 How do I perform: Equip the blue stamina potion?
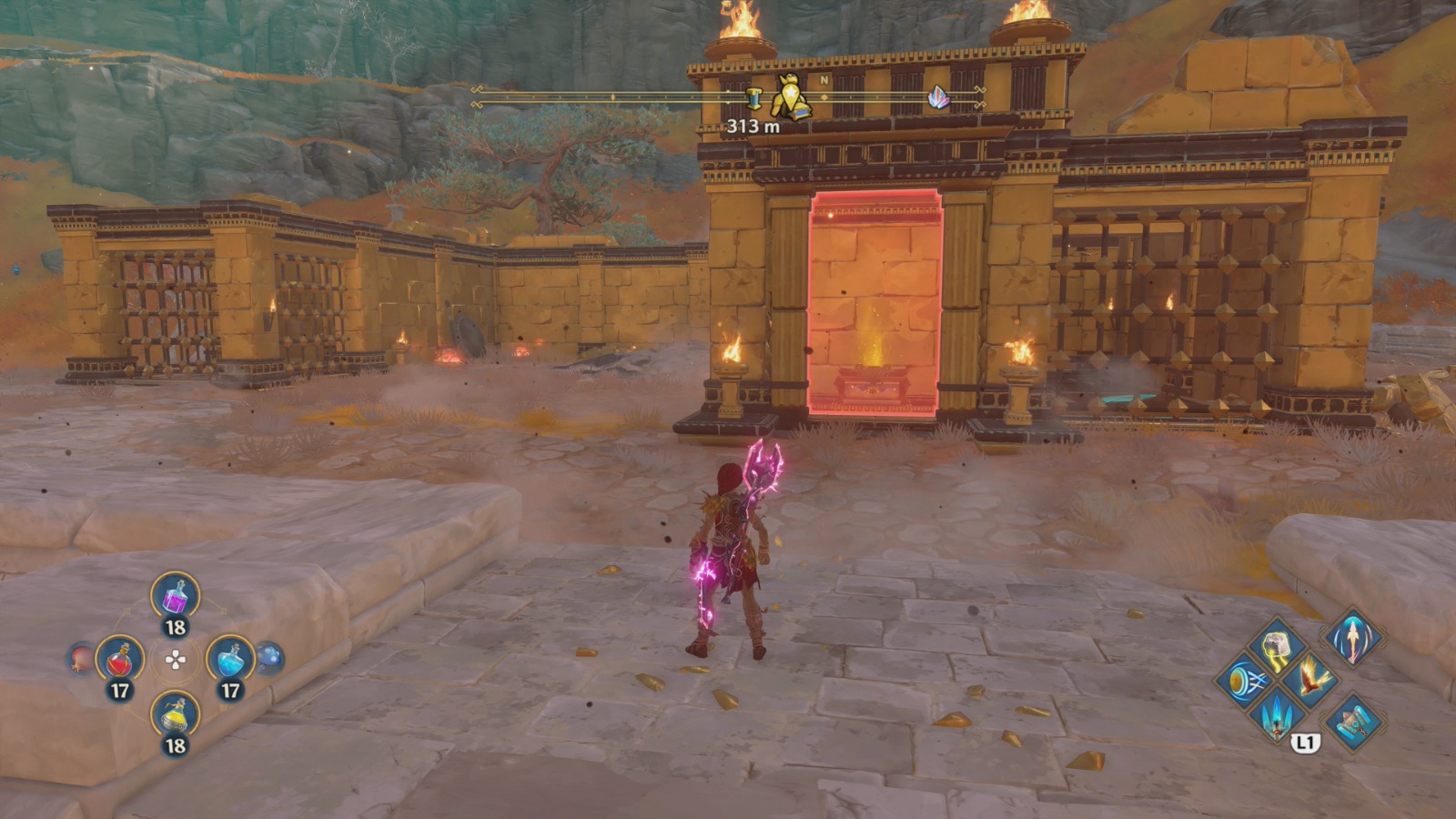click(x=229, y=660)
